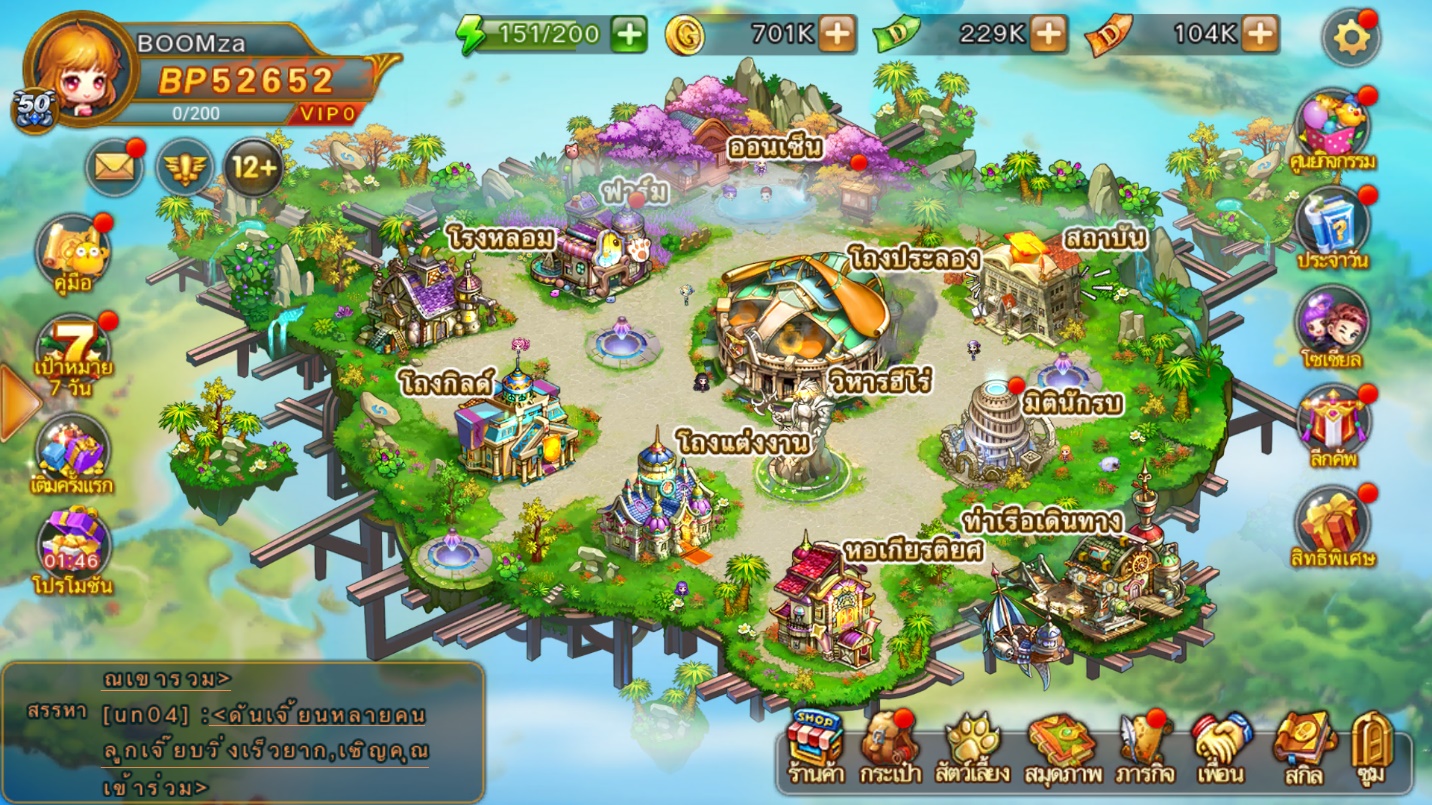
Task: Expand the orange arrow side panel
Action: [x=17, y=402]
